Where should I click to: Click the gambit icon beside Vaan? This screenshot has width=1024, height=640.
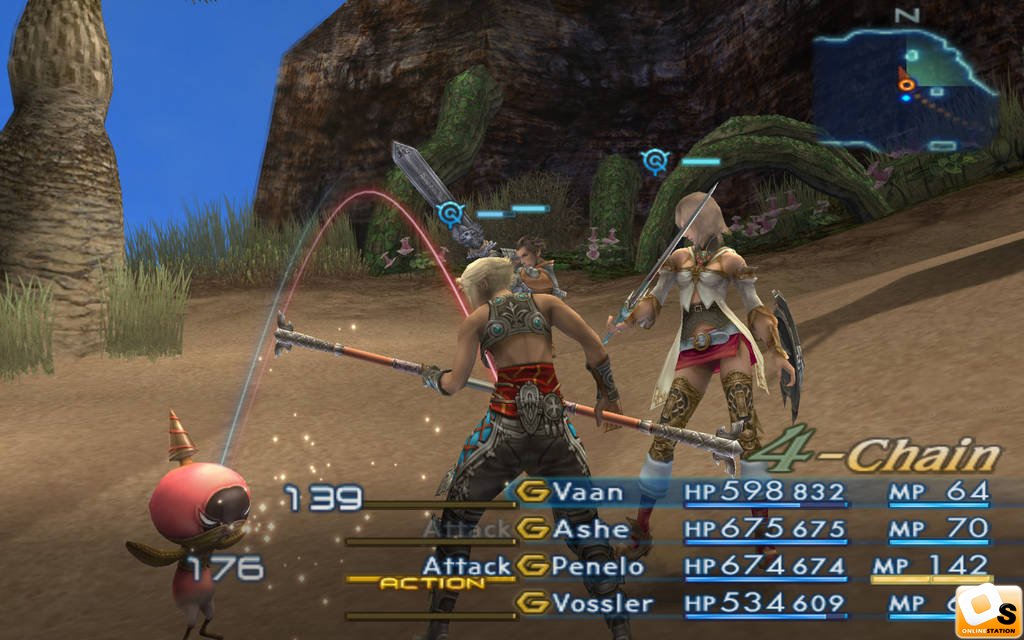tap(534, 491)
